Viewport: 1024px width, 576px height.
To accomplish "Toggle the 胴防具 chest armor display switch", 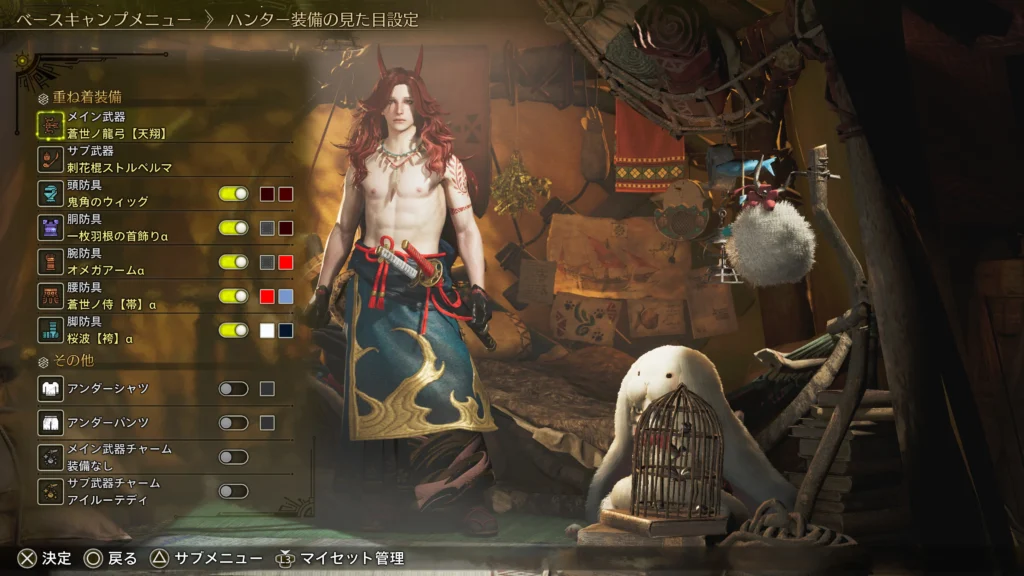I will (x=233, y=228).
